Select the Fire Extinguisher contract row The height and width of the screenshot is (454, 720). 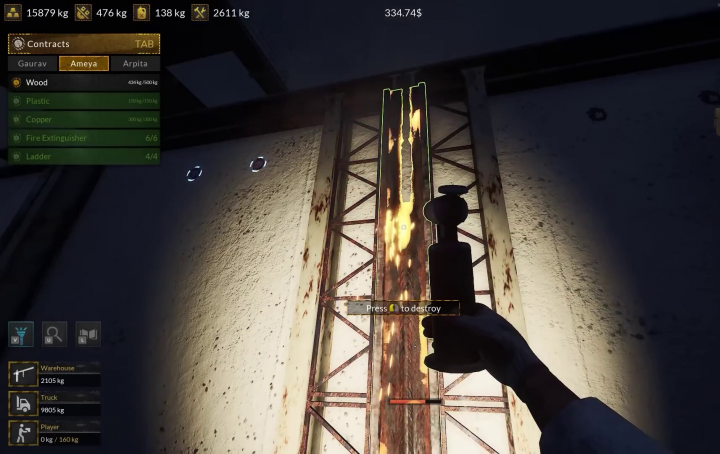[x=84, y=138]
